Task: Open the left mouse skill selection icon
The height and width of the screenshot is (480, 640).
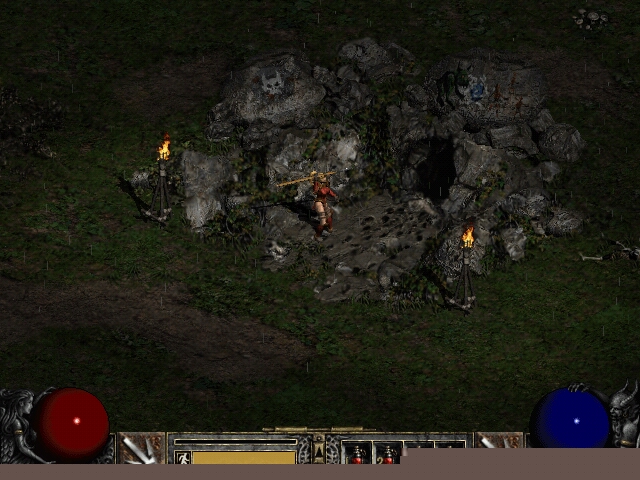Action: (x=141, y=448)
